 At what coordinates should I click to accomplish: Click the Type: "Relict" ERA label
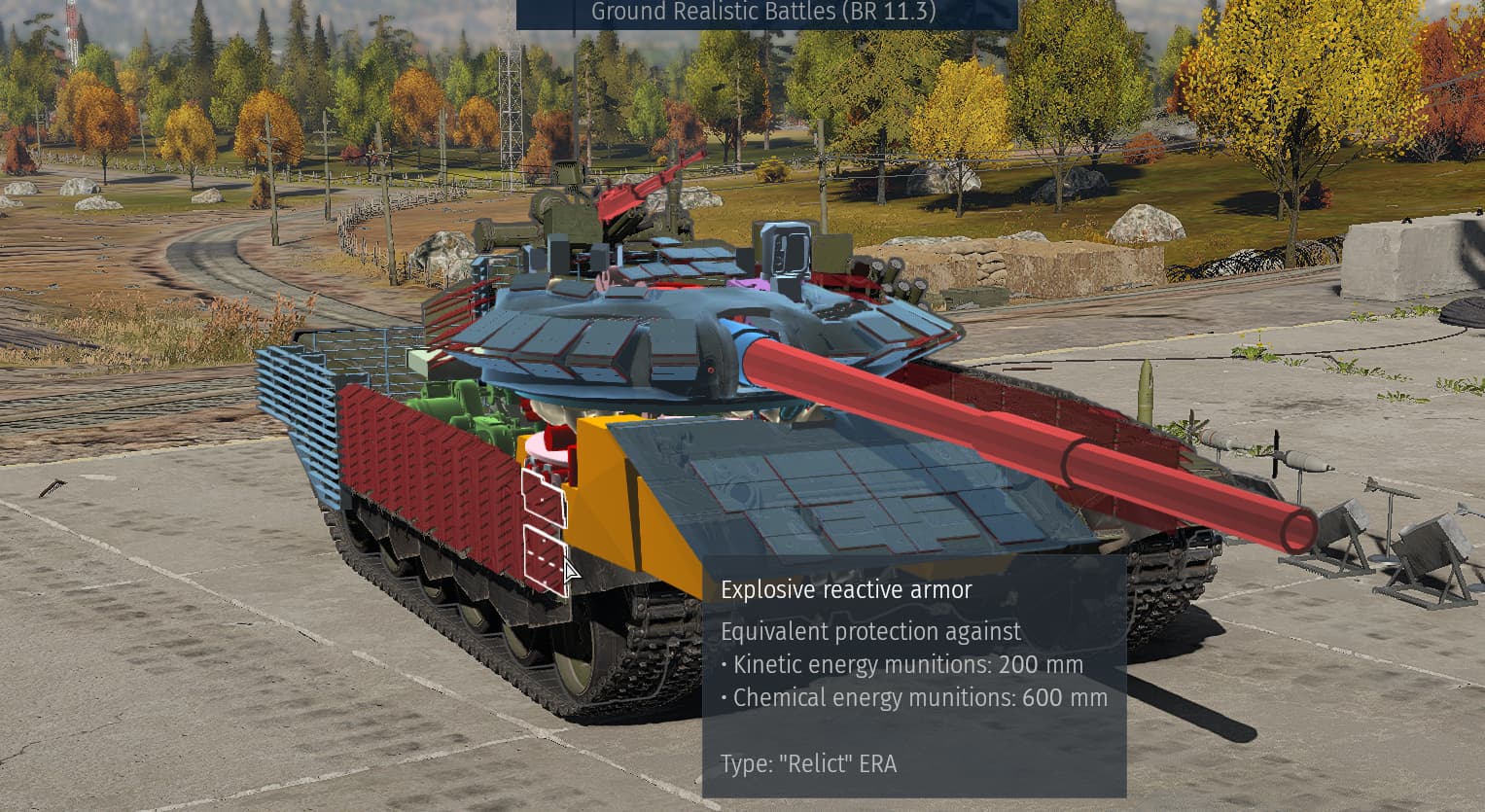(811, 764)
